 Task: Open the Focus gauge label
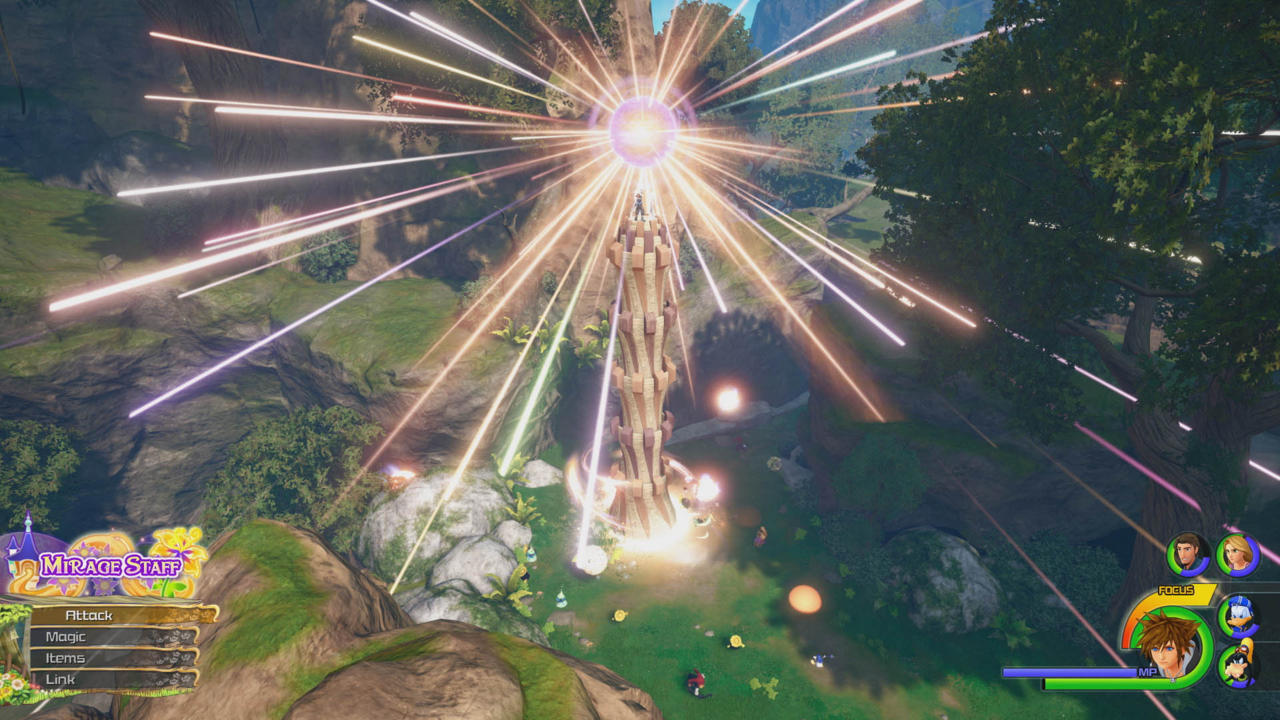coord(1175,589)
